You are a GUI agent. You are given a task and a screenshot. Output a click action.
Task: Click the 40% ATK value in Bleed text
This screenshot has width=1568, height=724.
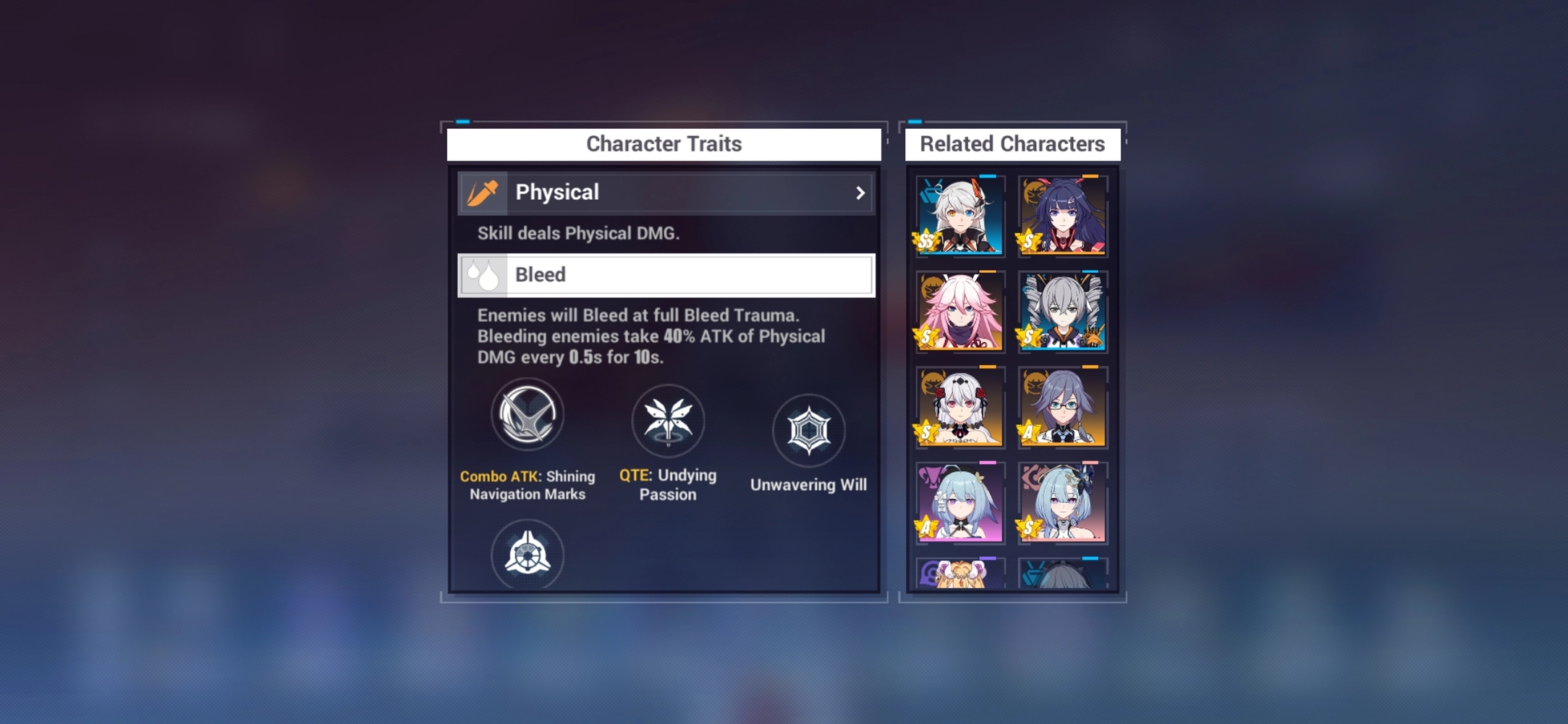pyautogui.click(x=676, y=336)
